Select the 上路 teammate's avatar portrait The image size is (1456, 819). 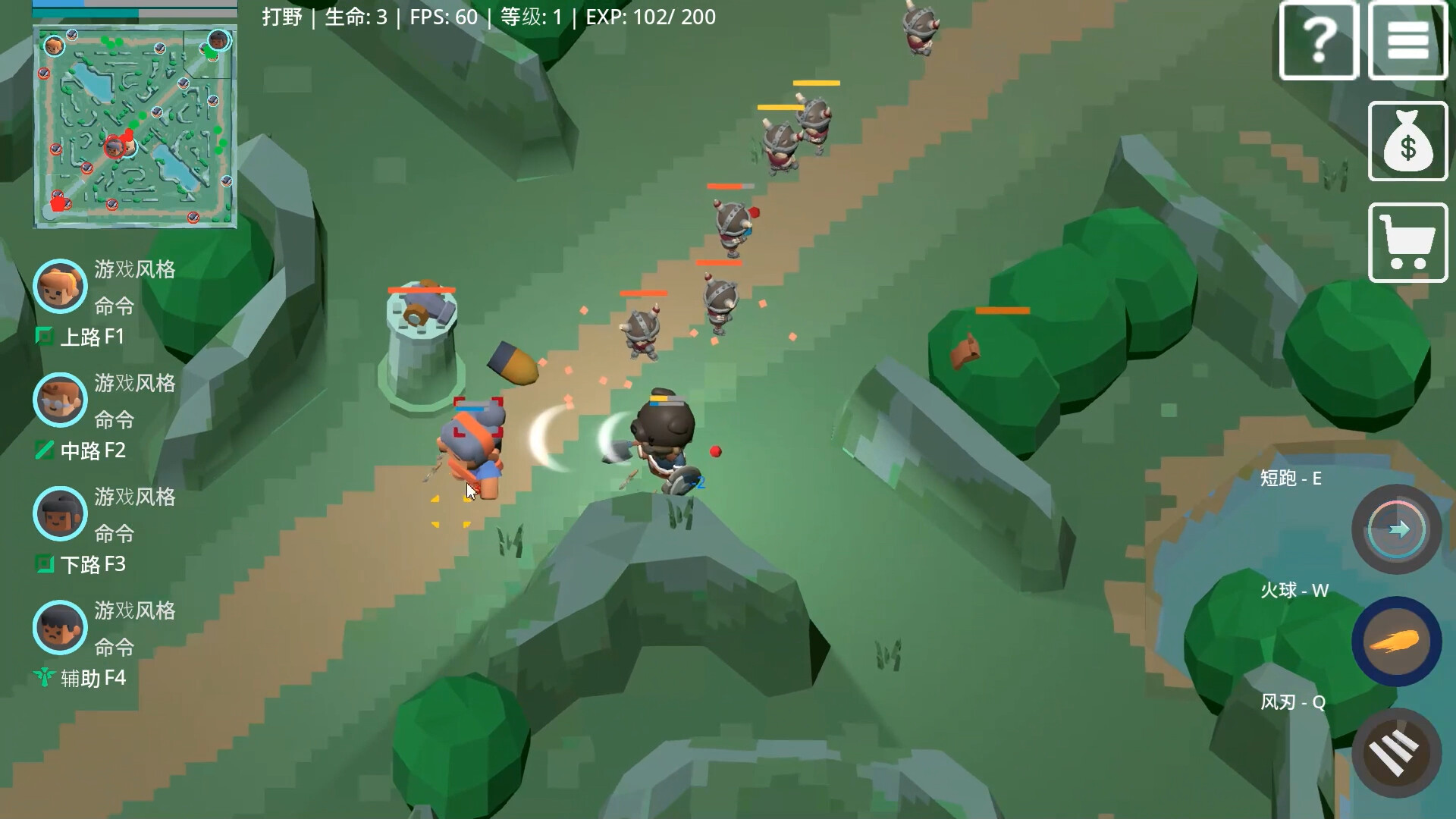[60, 287]
